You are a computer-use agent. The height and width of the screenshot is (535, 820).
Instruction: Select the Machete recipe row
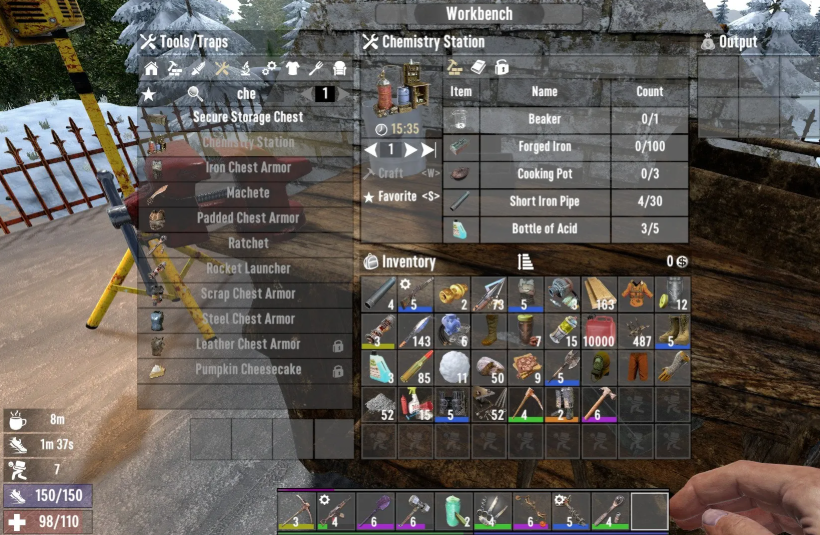pyautogui.click(x=248, y=192)
